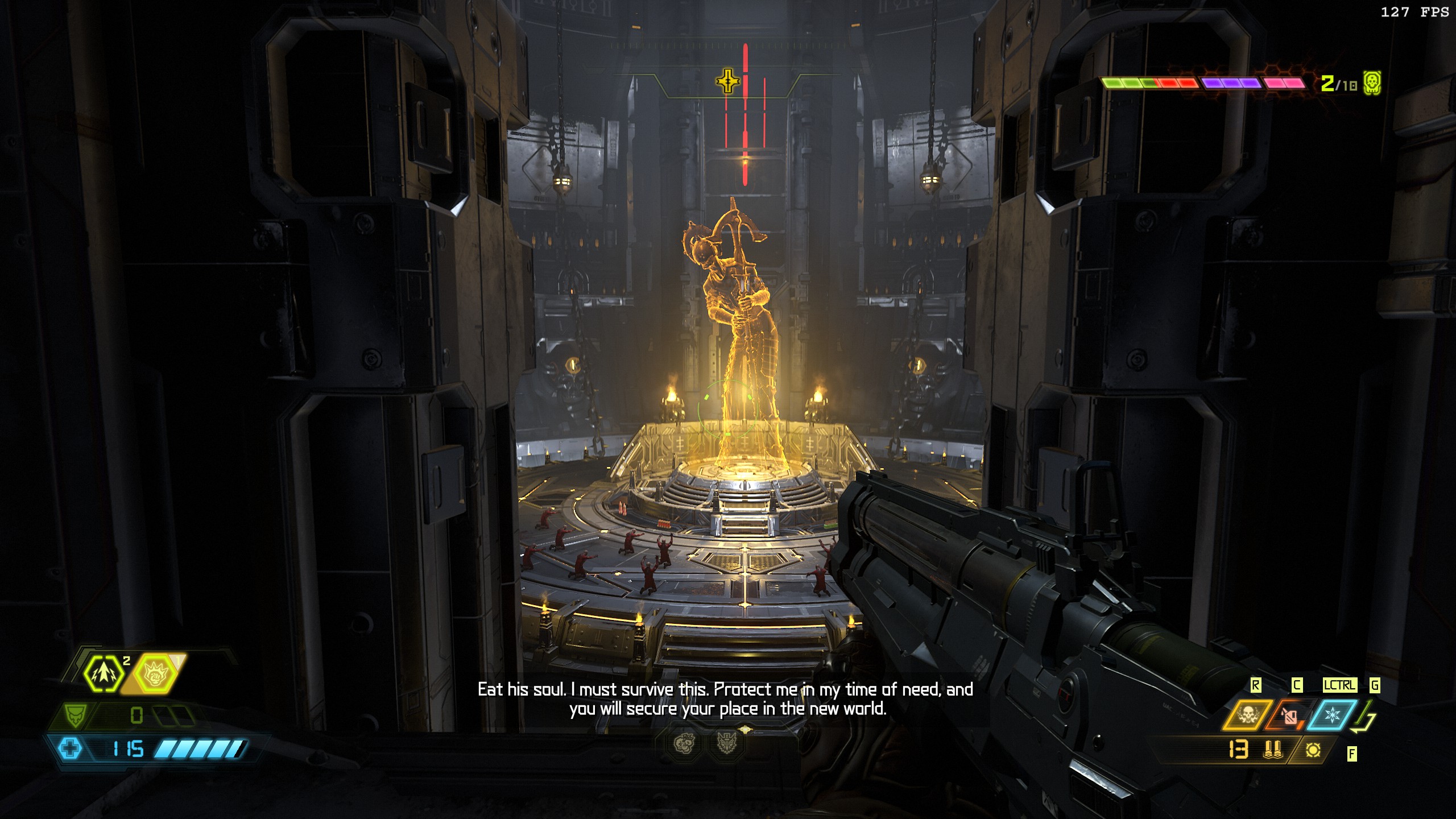Click the dash charges arrow icon
This screenshot has width=1456, height=819.
coord(103,673)
